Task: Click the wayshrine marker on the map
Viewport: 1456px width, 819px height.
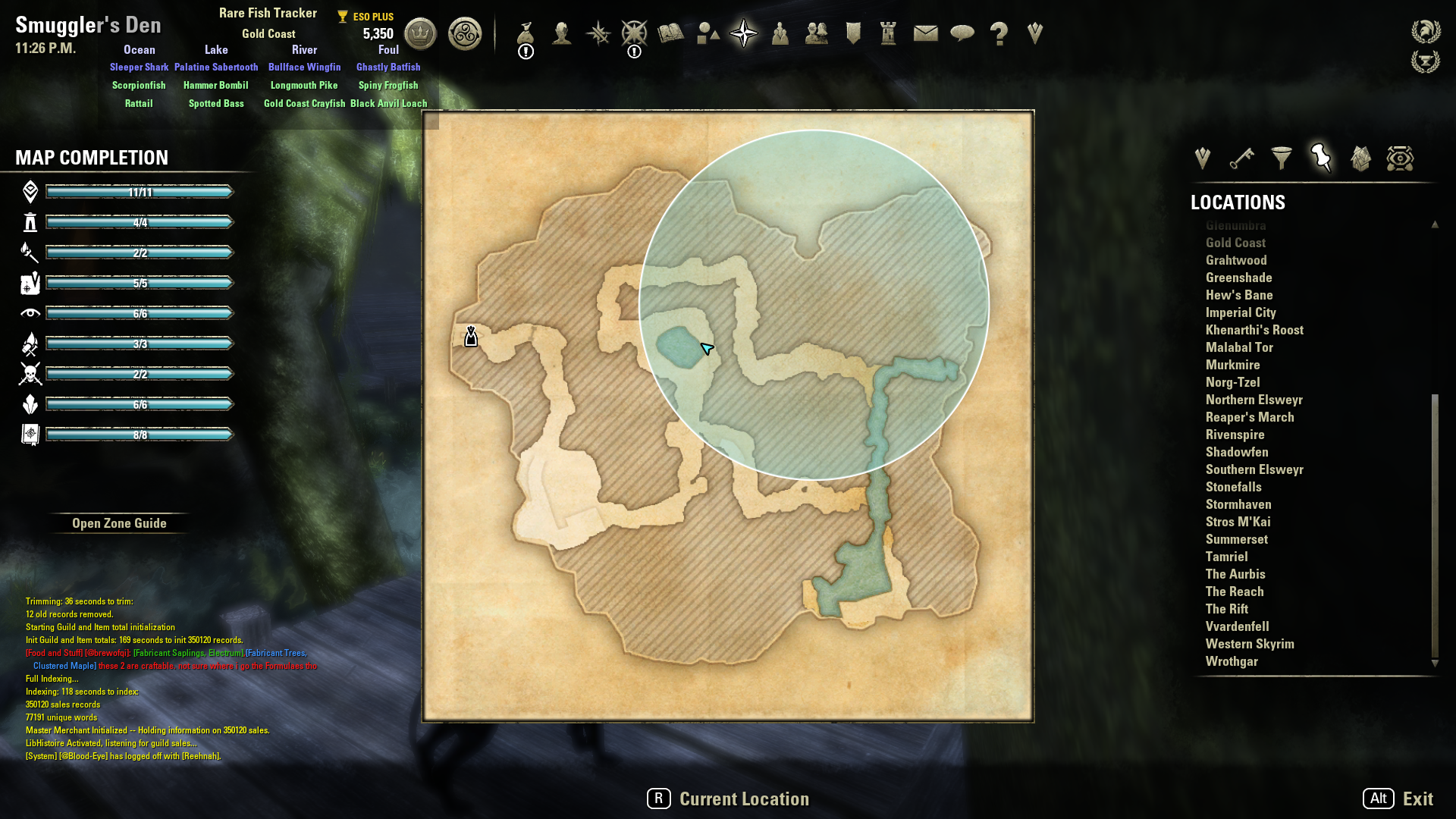Action: 471,336
